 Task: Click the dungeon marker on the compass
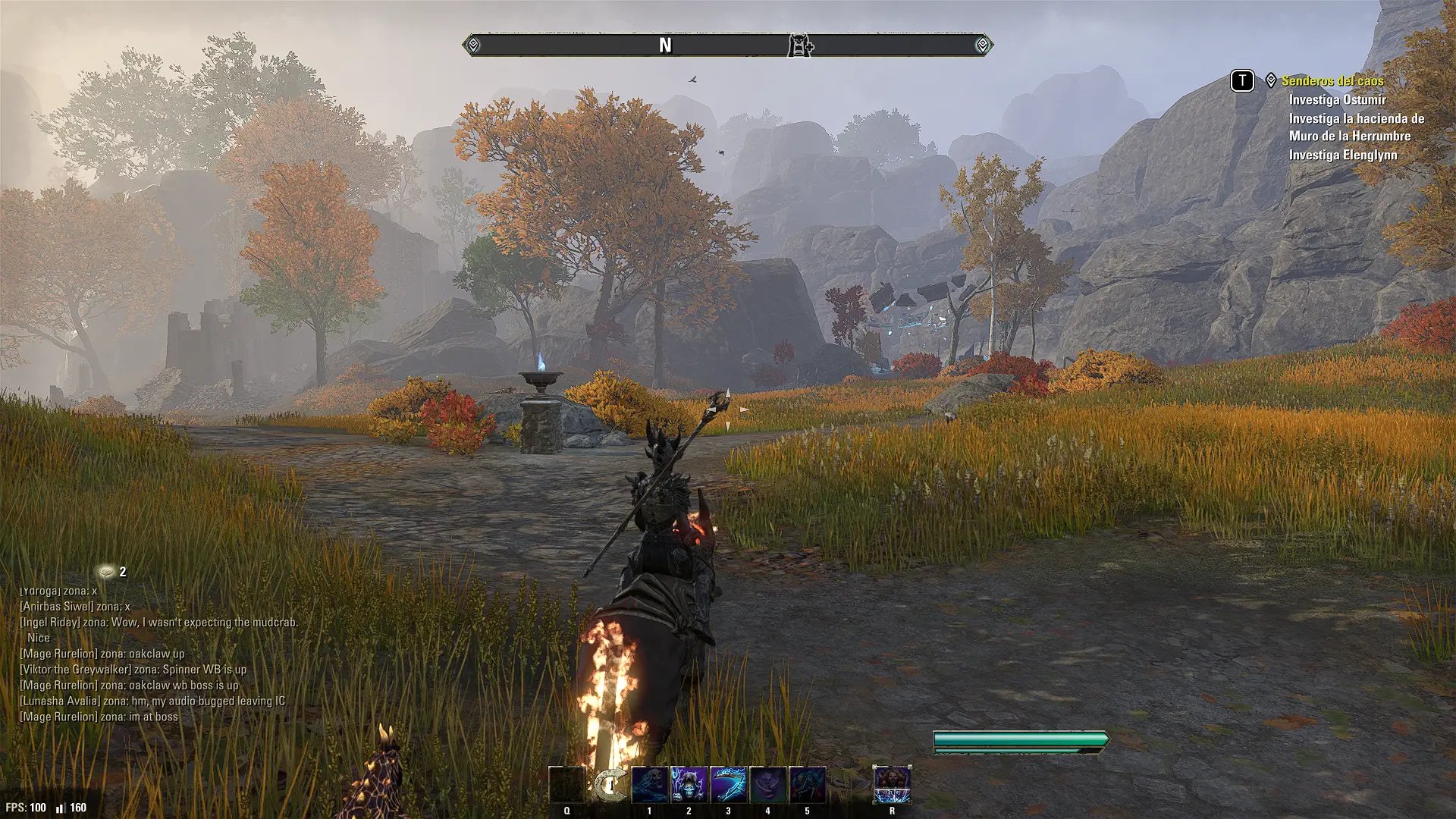[x=800, y=45]
